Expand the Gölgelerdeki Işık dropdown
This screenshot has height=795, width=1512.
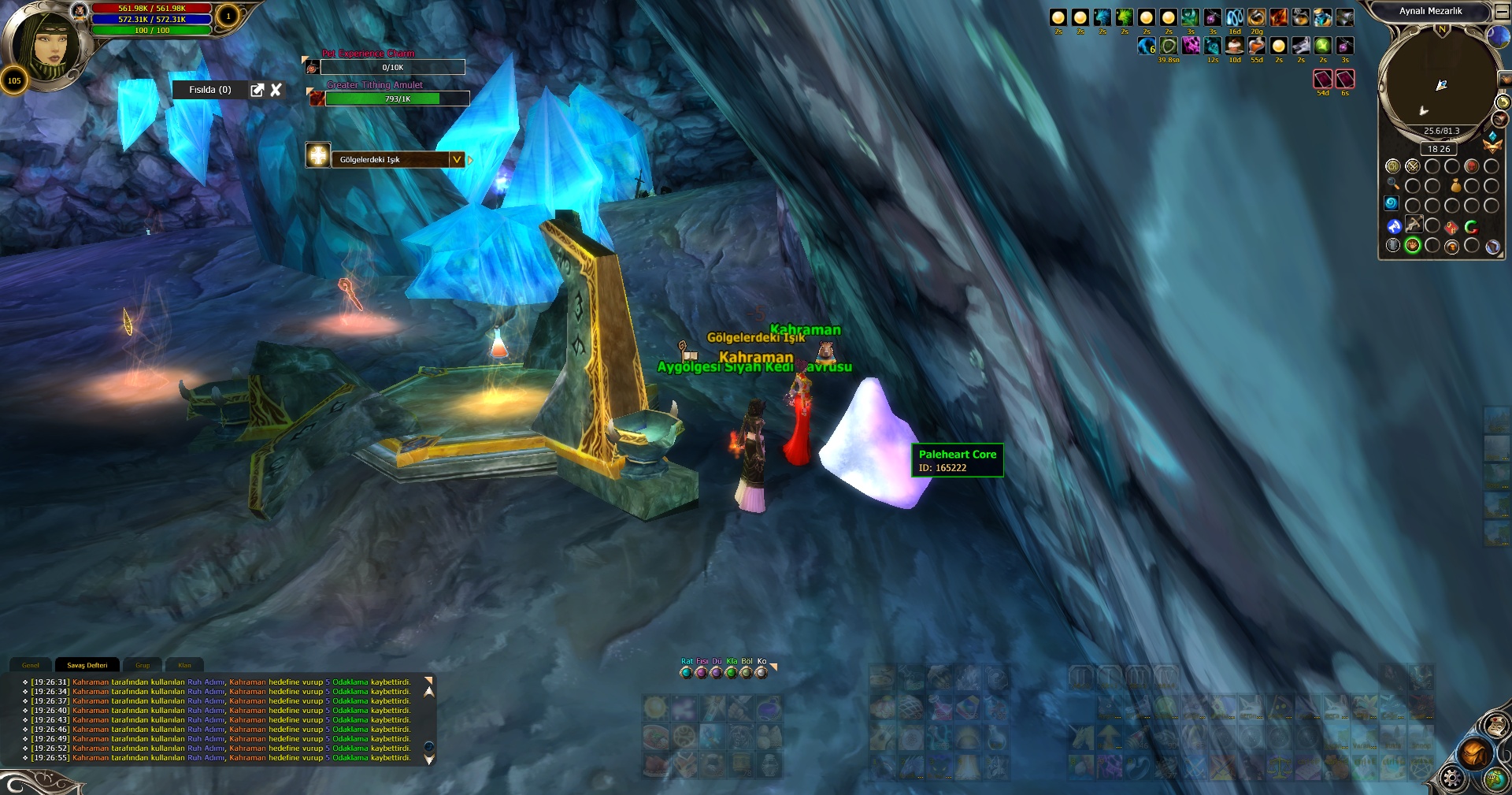click(456, 159)
